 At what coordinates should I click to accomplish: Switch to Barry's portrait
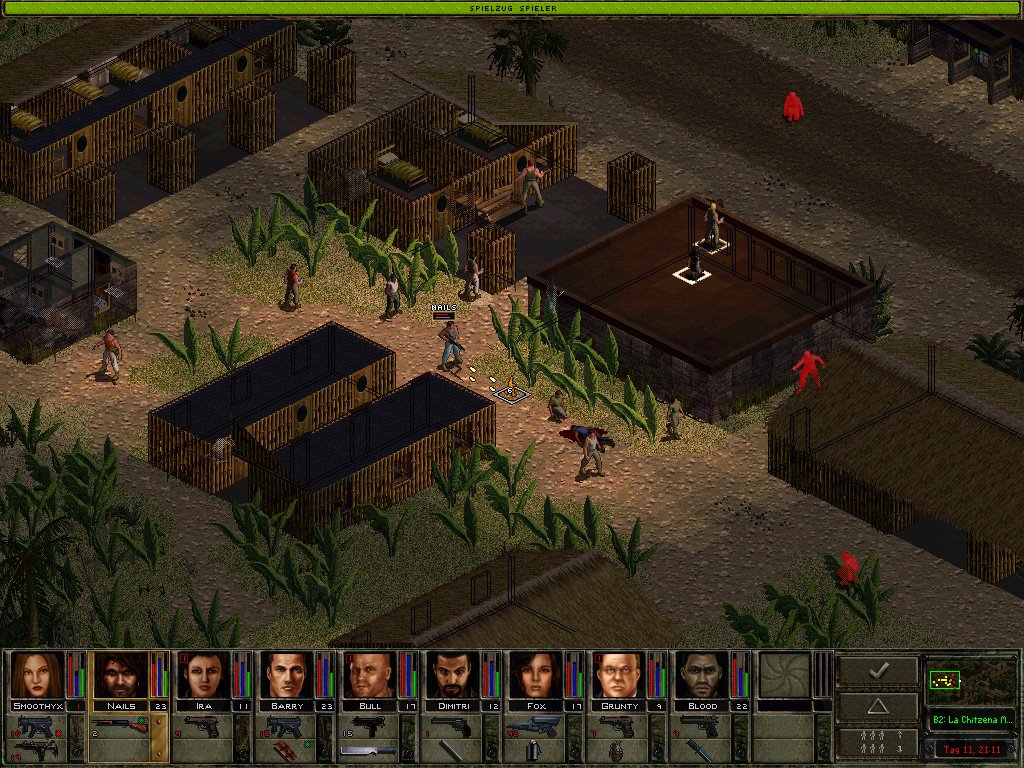click(286, 675)
